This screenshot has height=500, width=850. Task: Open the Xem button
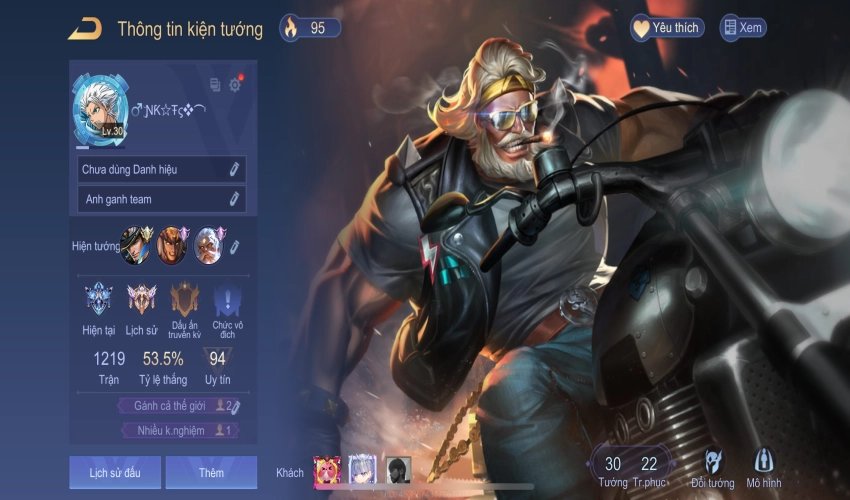743,28
